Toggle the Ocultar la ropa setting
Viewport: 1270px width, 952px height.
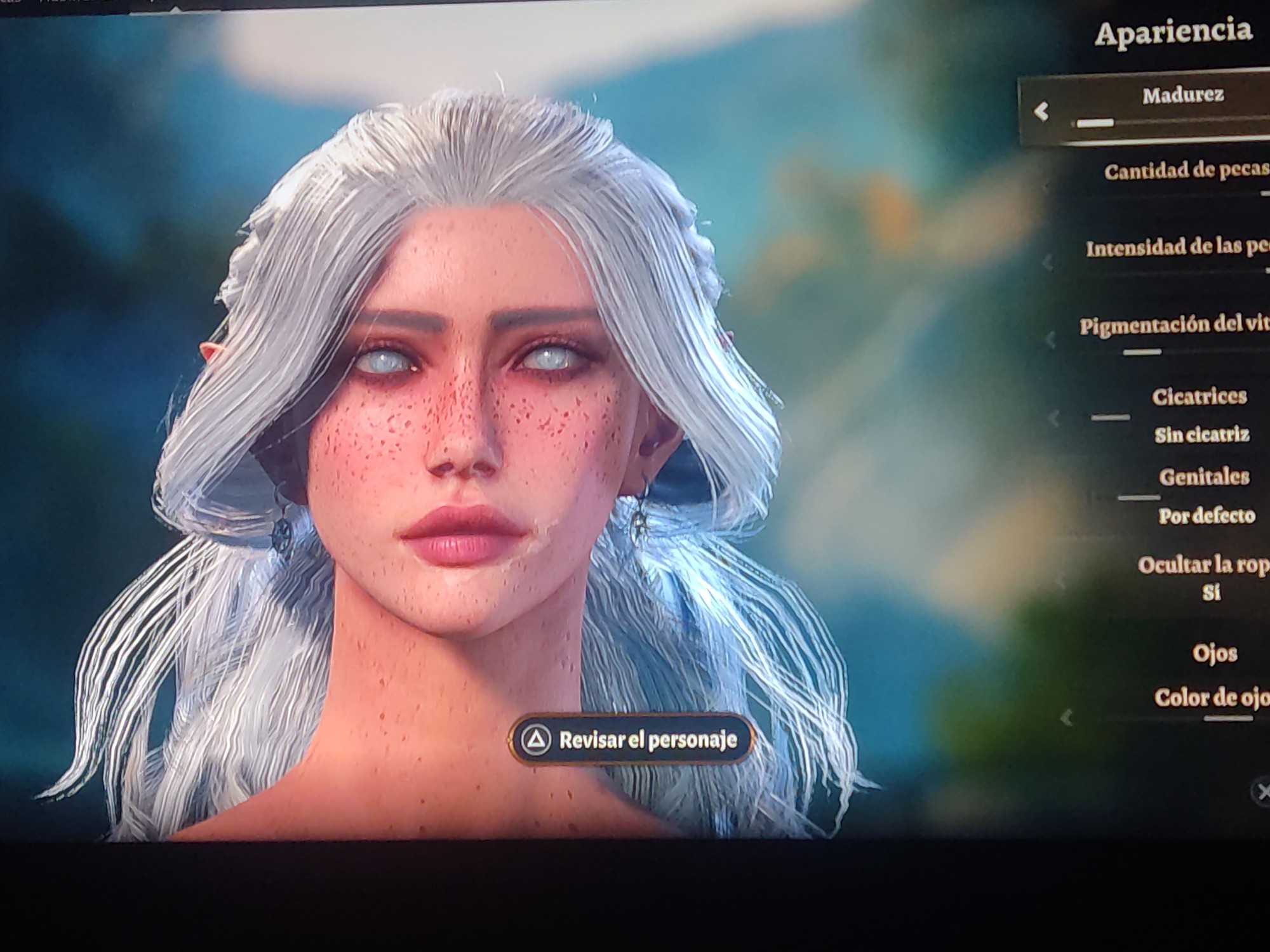click(1202, 565)
